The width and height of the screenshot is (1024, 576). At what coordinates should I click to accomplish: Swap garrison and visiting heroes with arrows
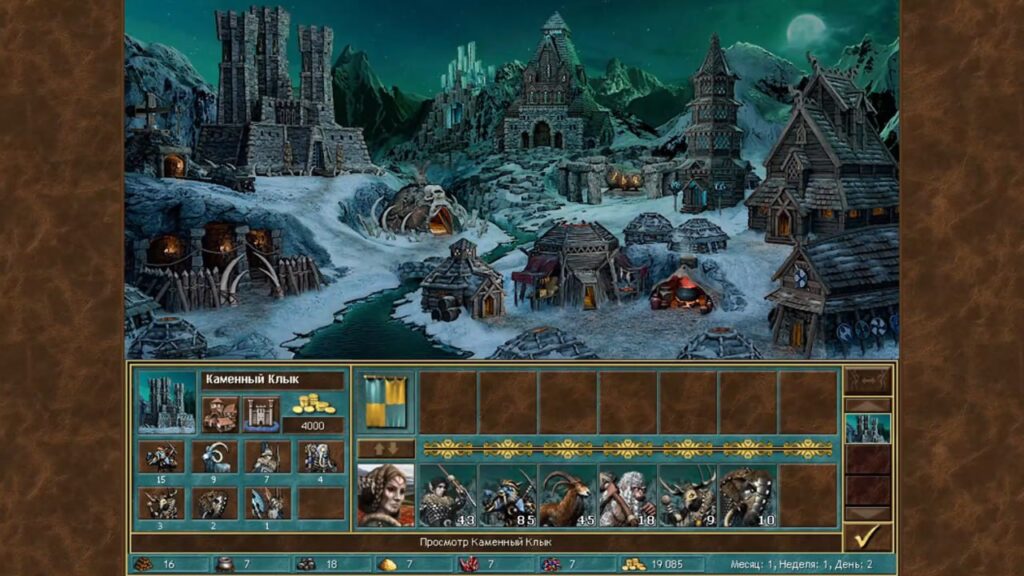(385, 448)
